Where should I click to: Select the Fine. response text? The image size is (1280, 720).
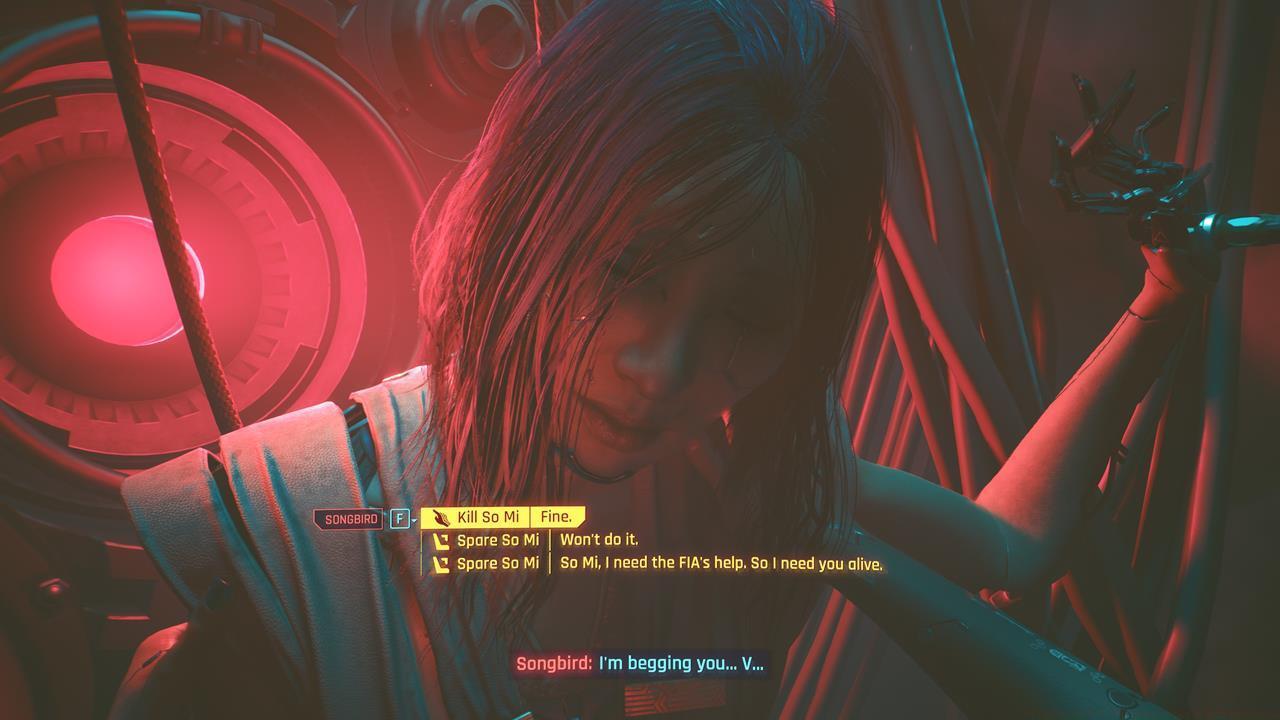pos(556,515)
